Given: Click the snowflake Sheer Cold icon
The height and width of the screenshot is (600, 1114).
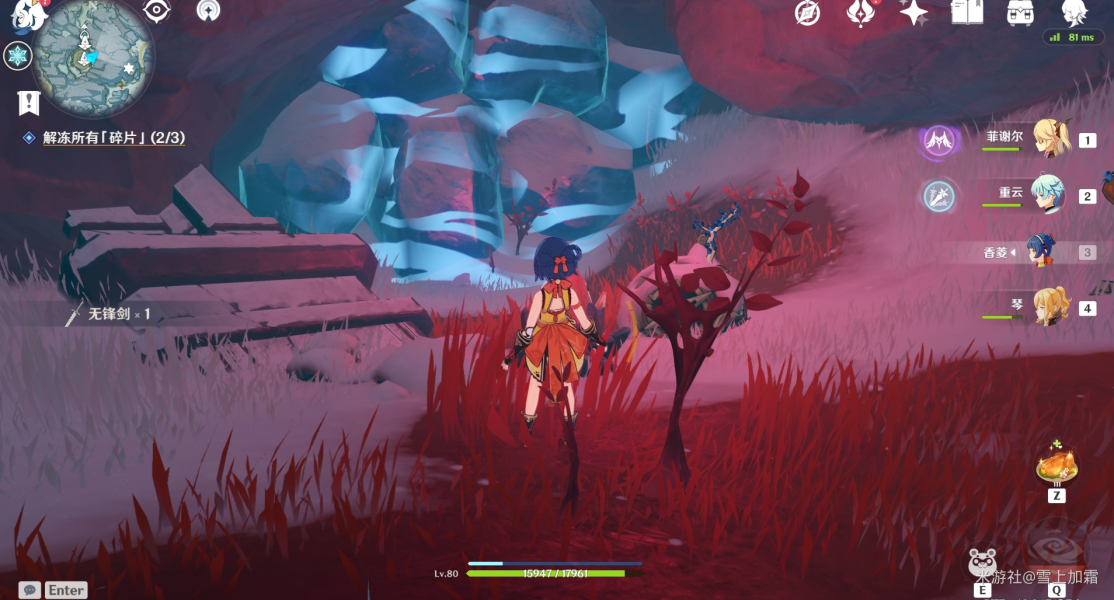Looking at the screenshot, I should click(x=17, y=56).
